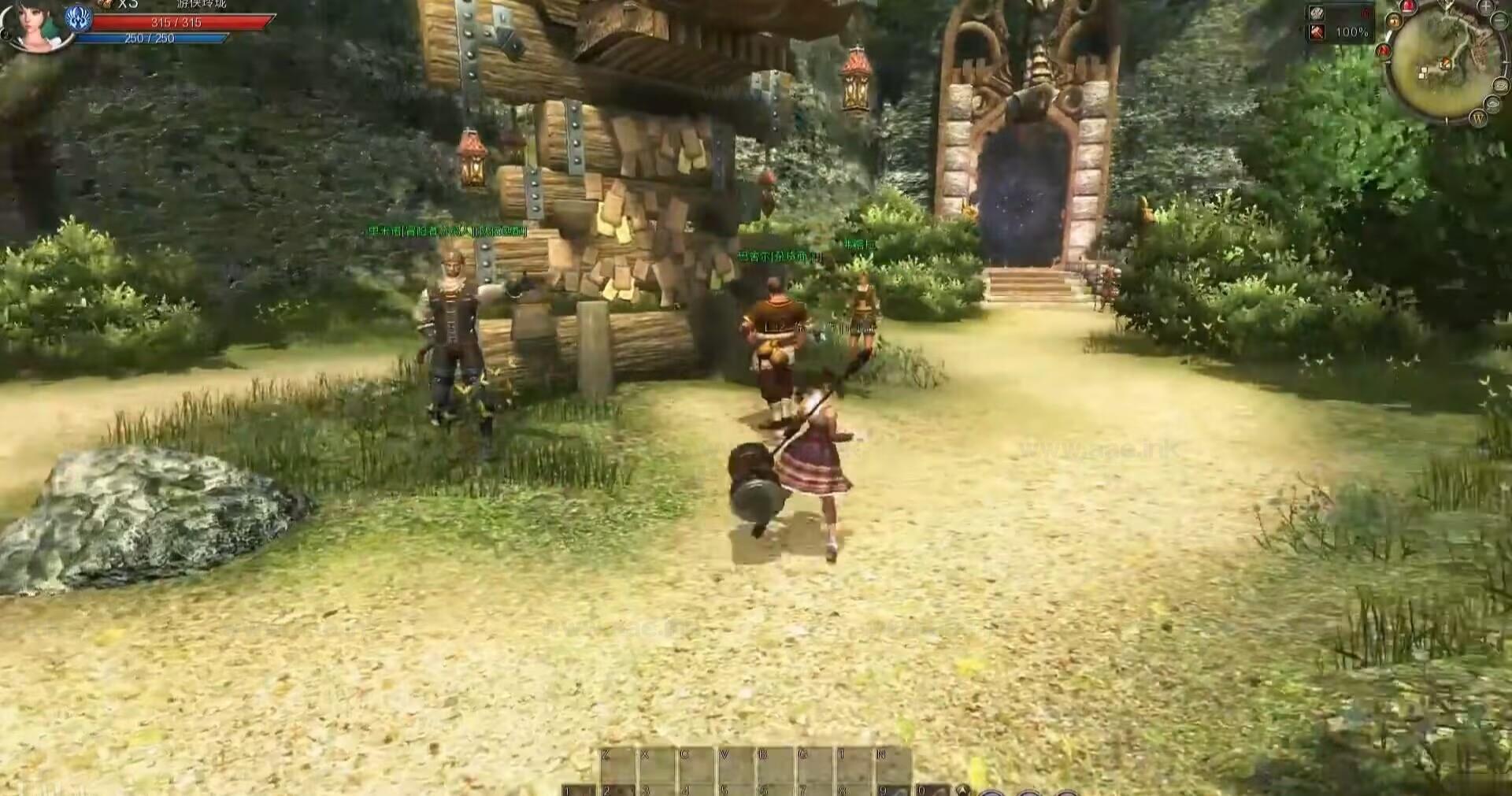The width and height of the screenshot is (1512, 796).
Task: Select the blue winged class emblem
Action: coord(79,19)
